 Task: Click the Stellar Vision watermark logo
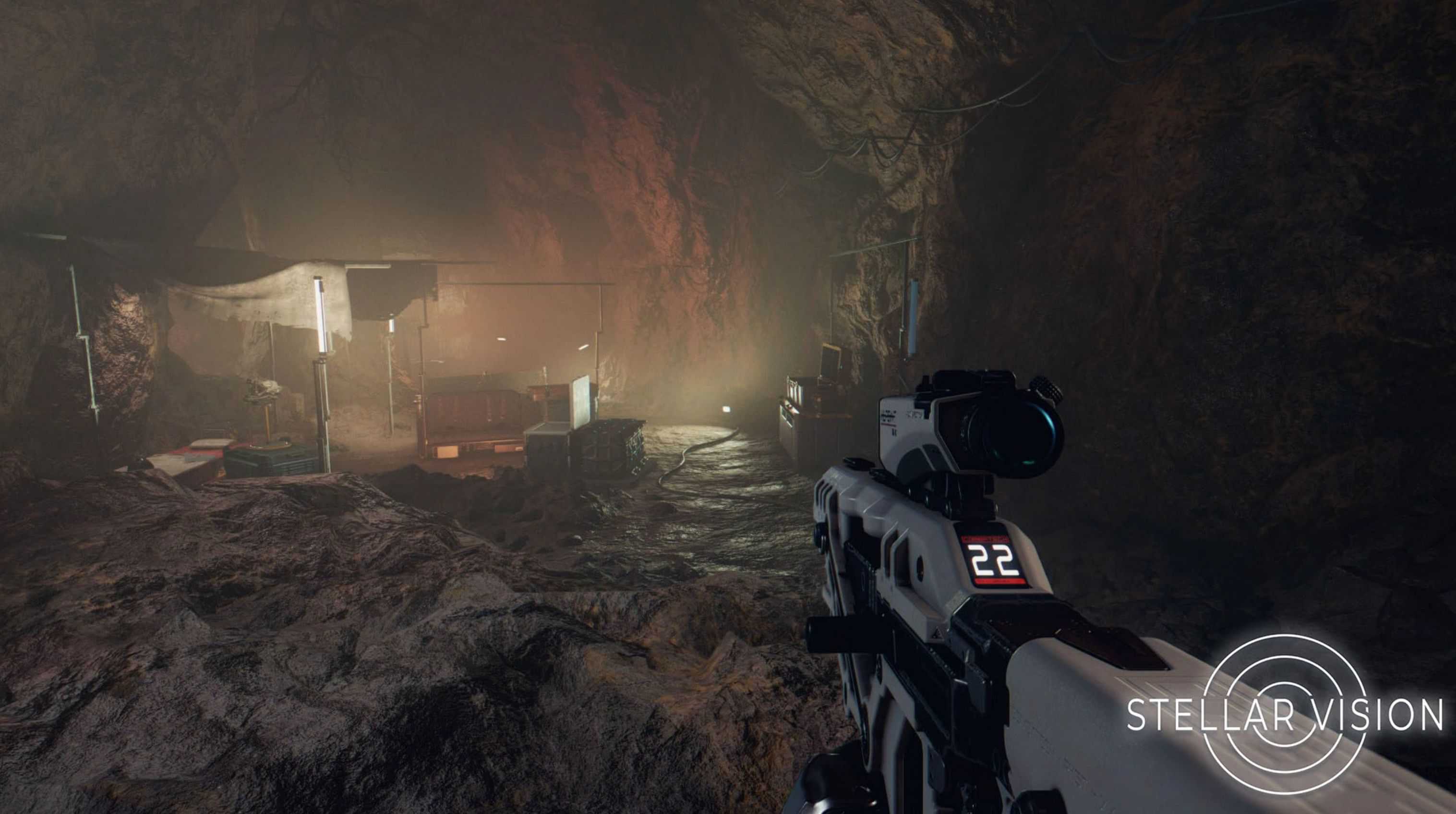1284,714
